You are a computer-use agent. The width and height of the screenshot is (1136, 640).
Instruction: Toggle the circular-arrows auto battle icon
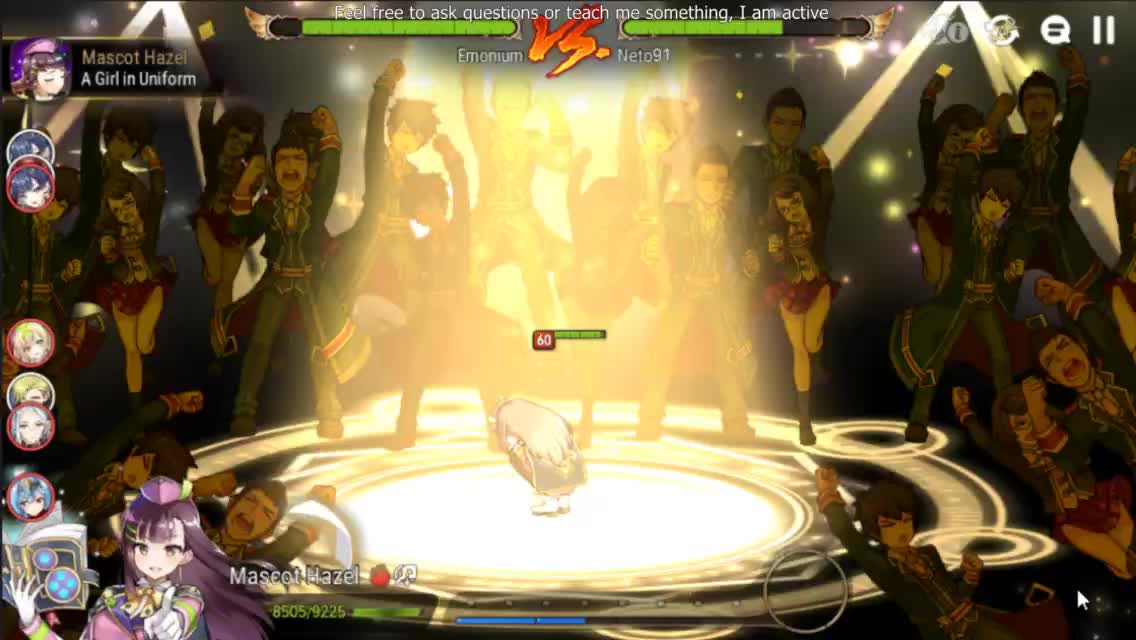pos(1001,31)
